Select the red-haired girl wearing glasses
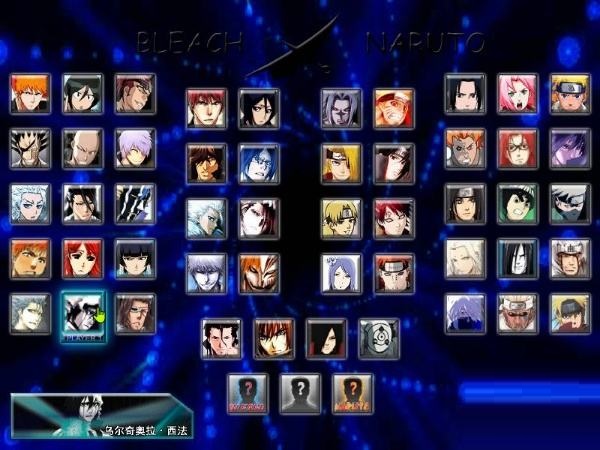 click(517, 148)
